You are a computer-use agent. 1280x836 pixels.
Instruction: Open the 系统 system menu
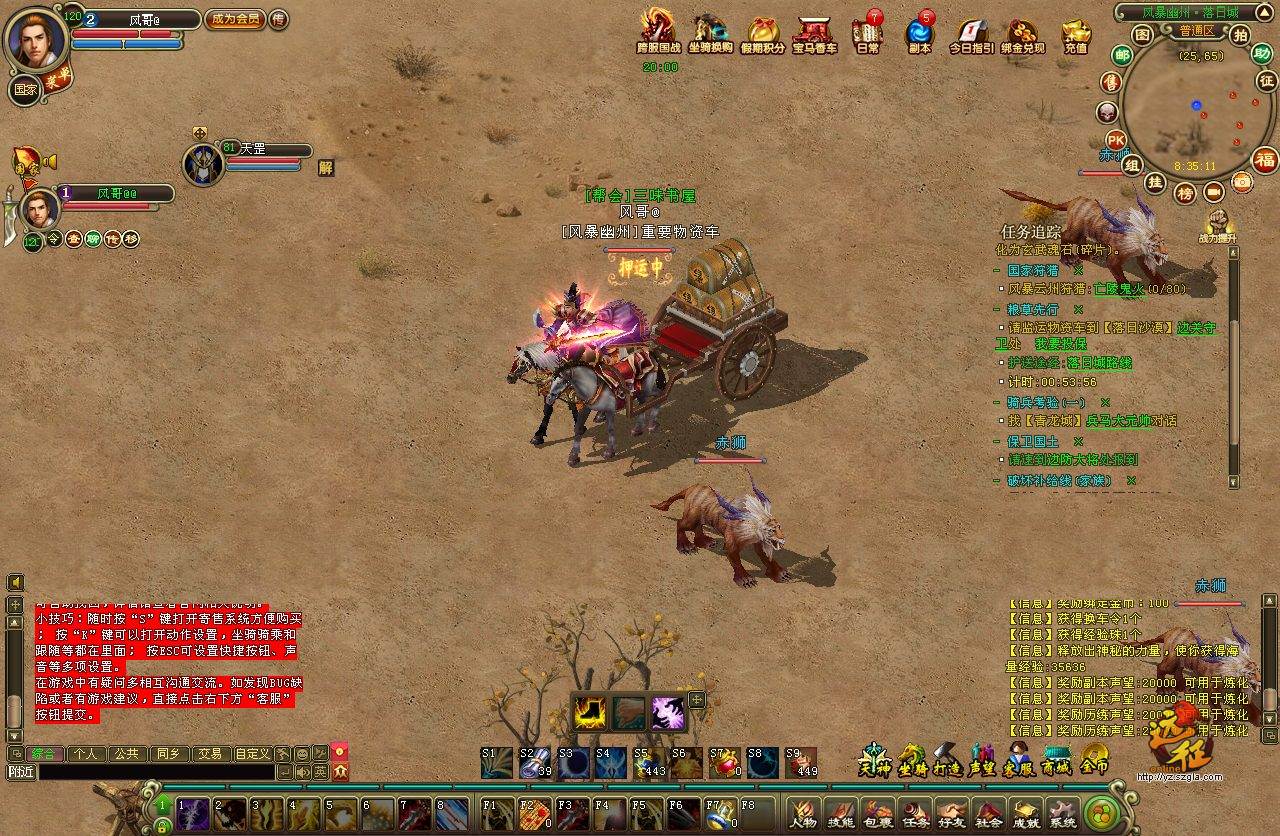tap(1062, 815)
